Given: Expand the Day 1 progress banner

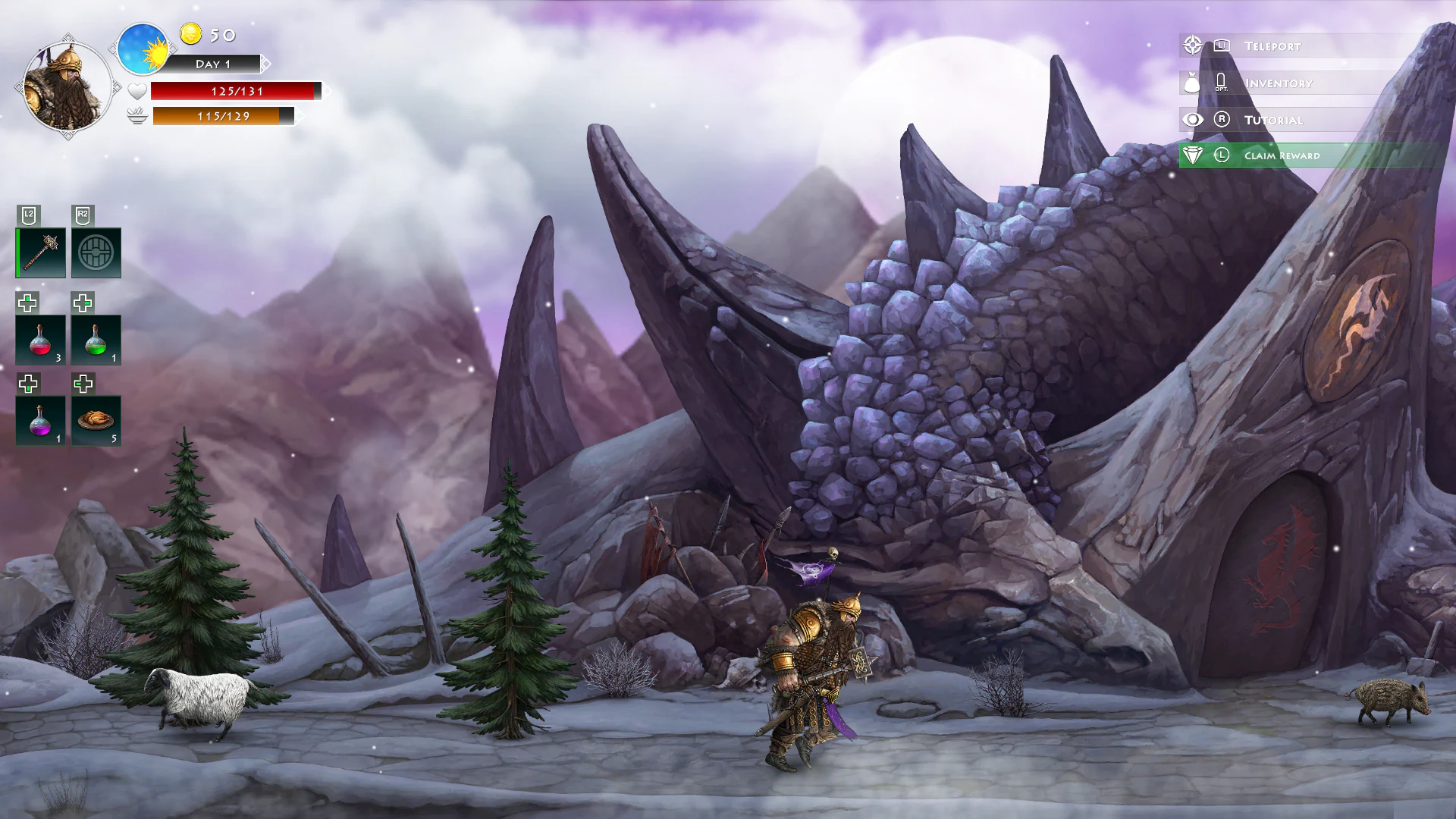Looking at the screenshot, I should (x=213, y=64).
